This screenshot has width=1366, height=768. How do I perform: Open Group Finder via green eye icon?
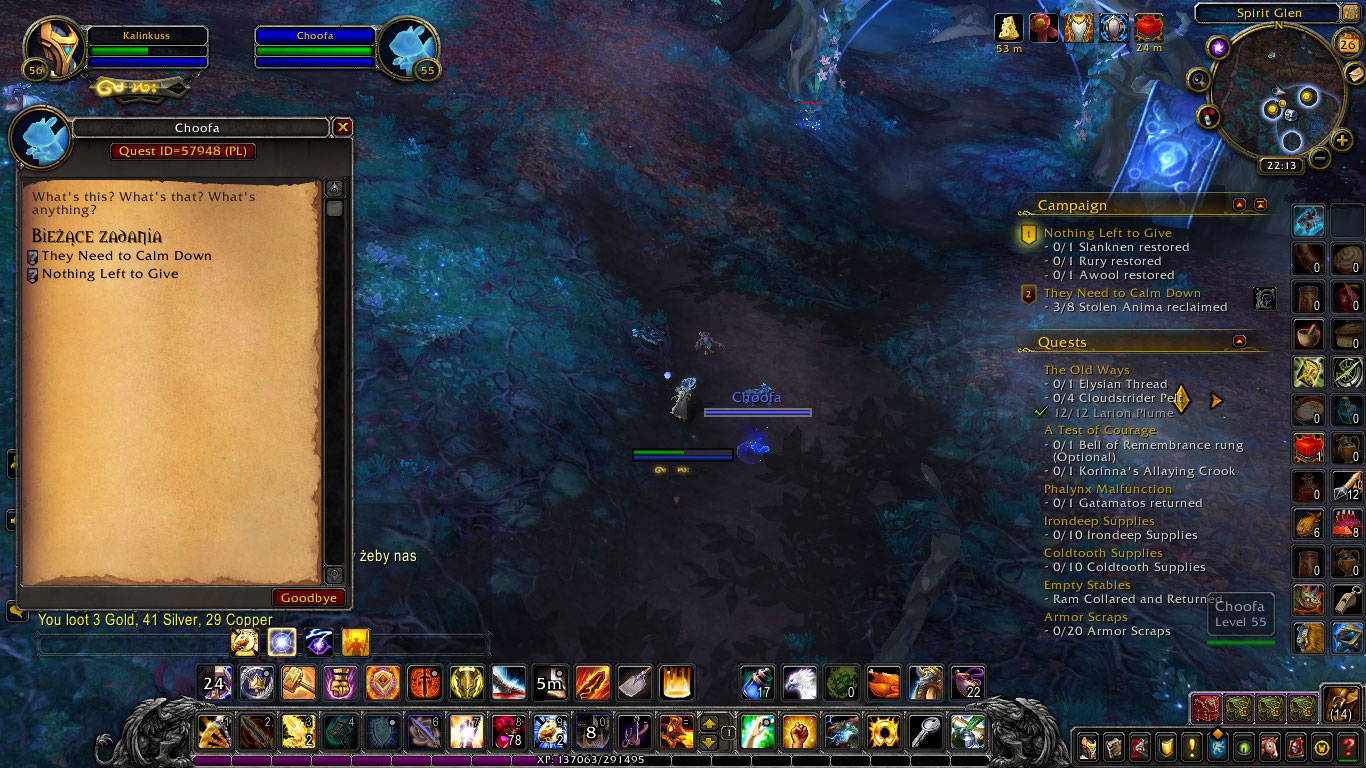click(x=1243, y=748)
